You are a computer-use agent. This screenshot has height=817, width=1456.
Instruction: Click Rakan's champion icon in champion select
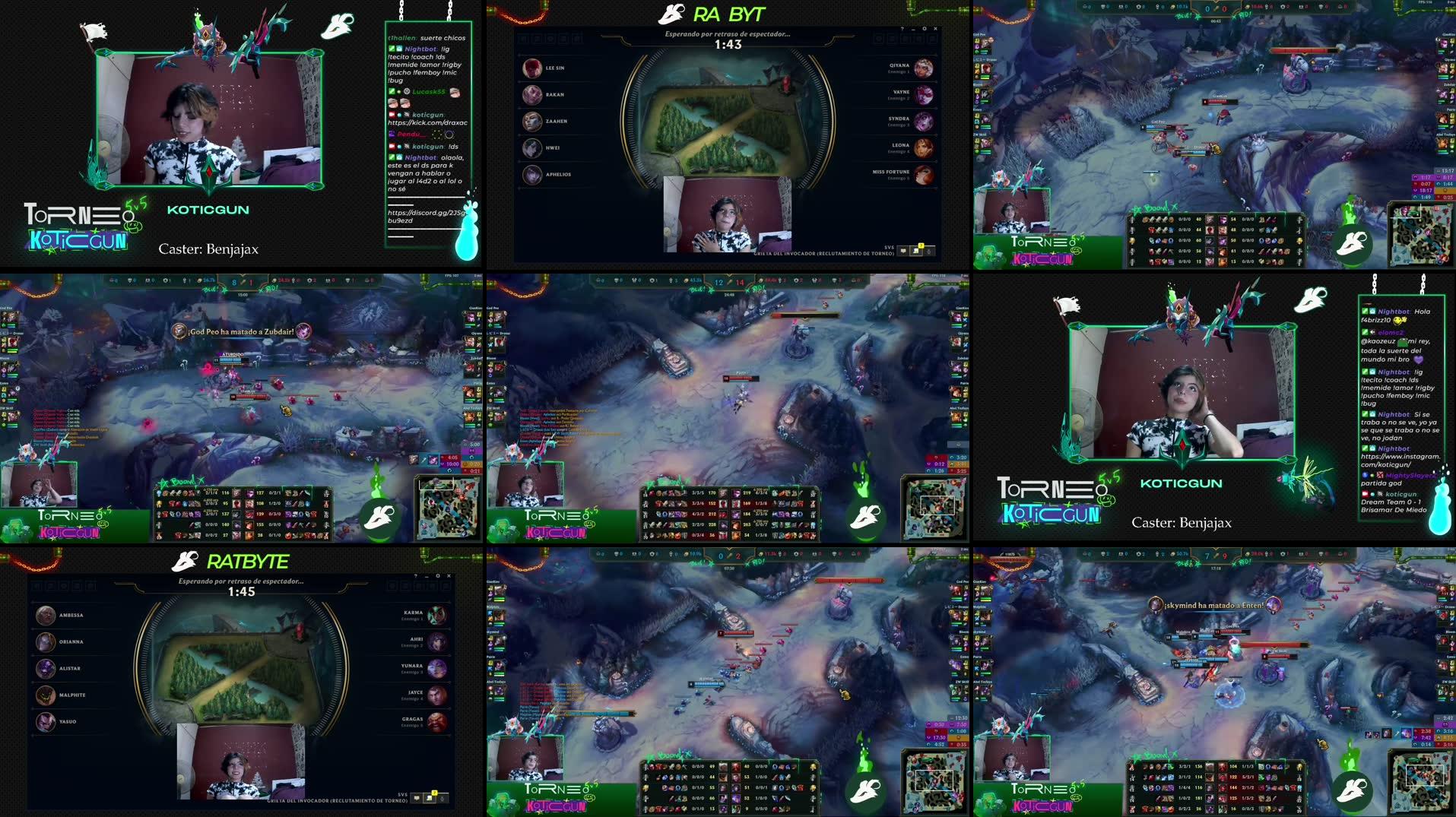[x=532, y=94]
